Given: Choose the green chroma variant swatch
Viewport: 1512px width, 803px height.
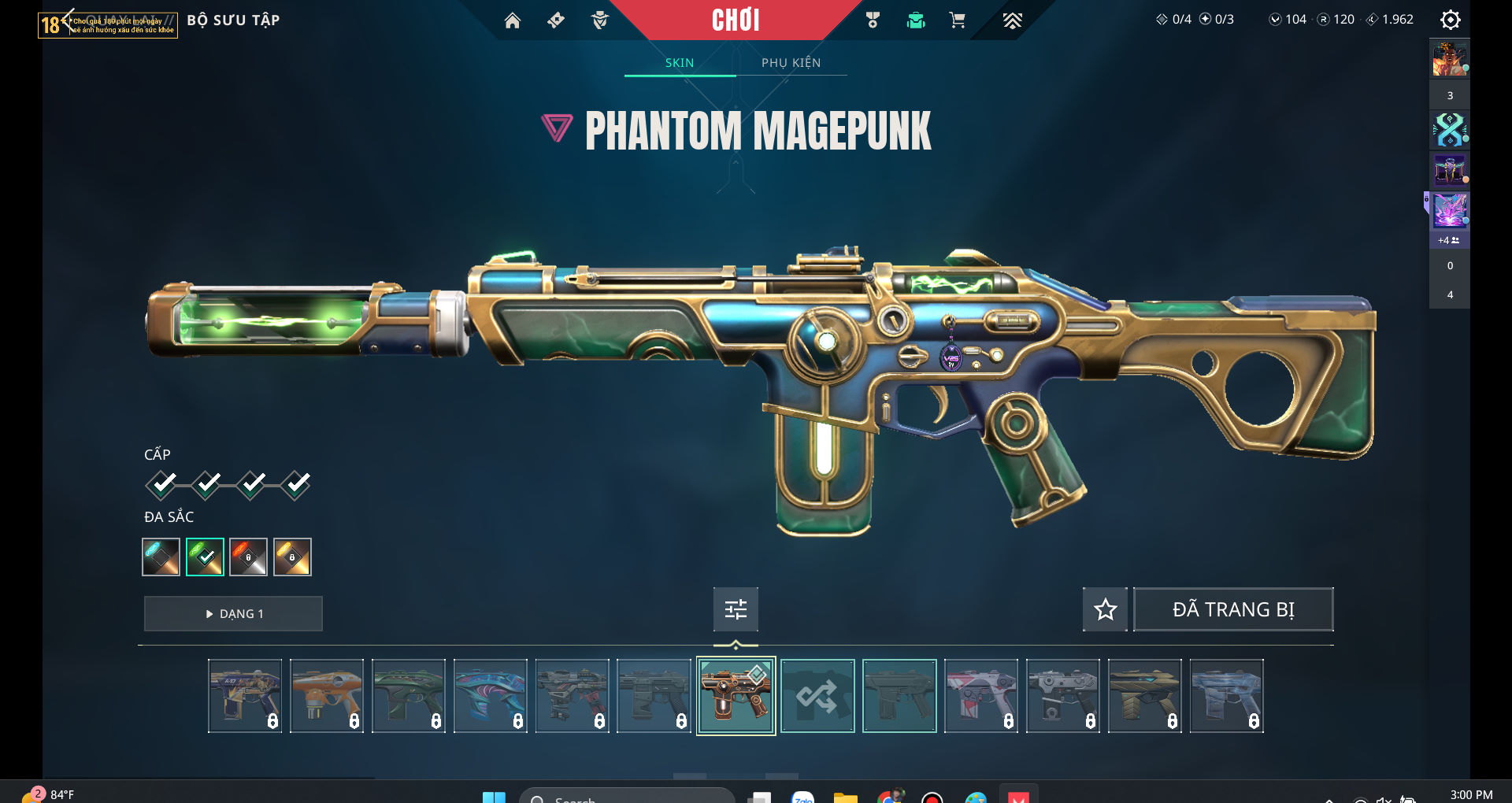Looking at the screenshot, I should tap(205, 557).
